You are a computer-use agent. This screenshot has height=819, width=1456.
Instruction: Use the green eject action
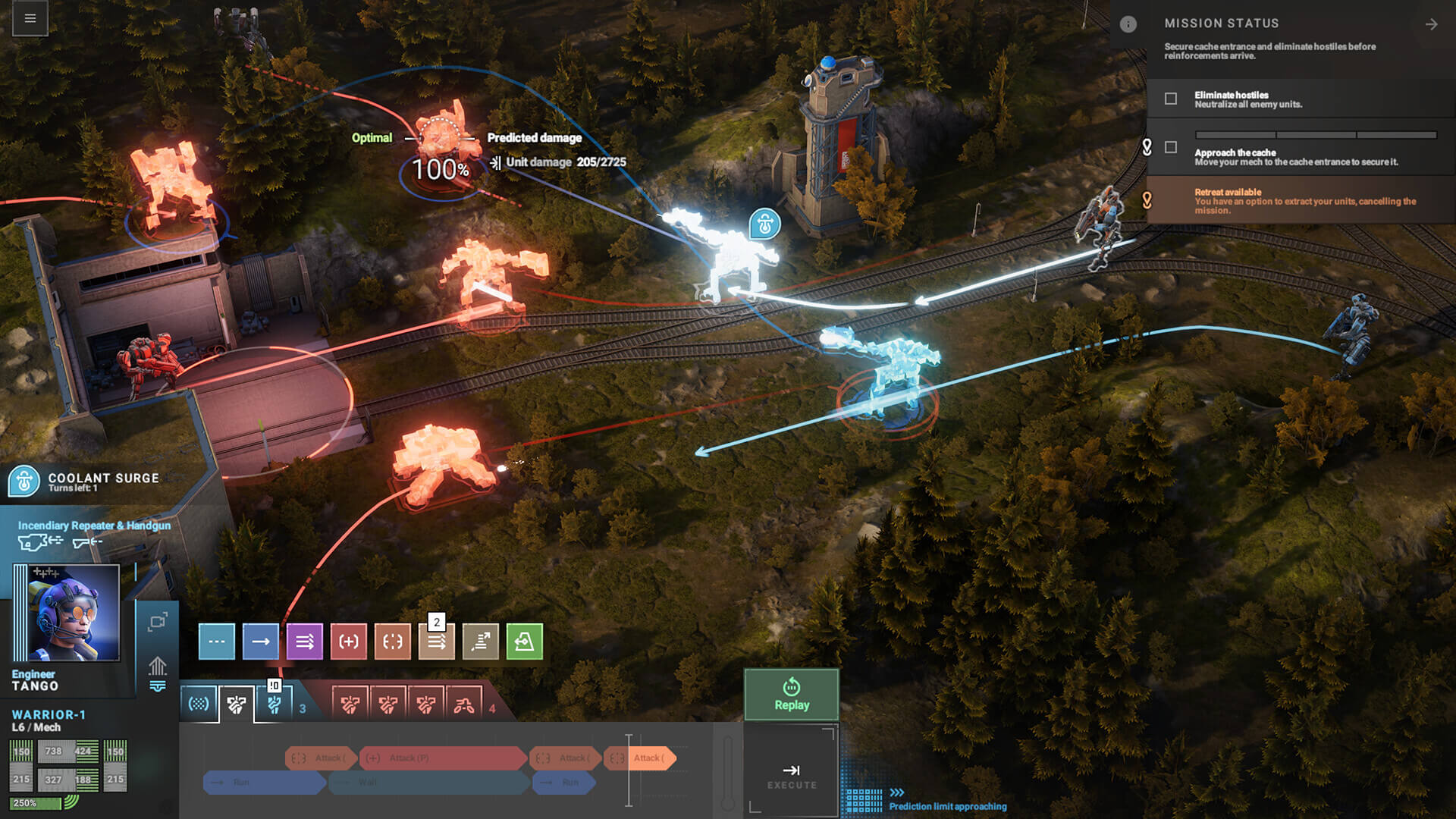[x=525, y=642]
